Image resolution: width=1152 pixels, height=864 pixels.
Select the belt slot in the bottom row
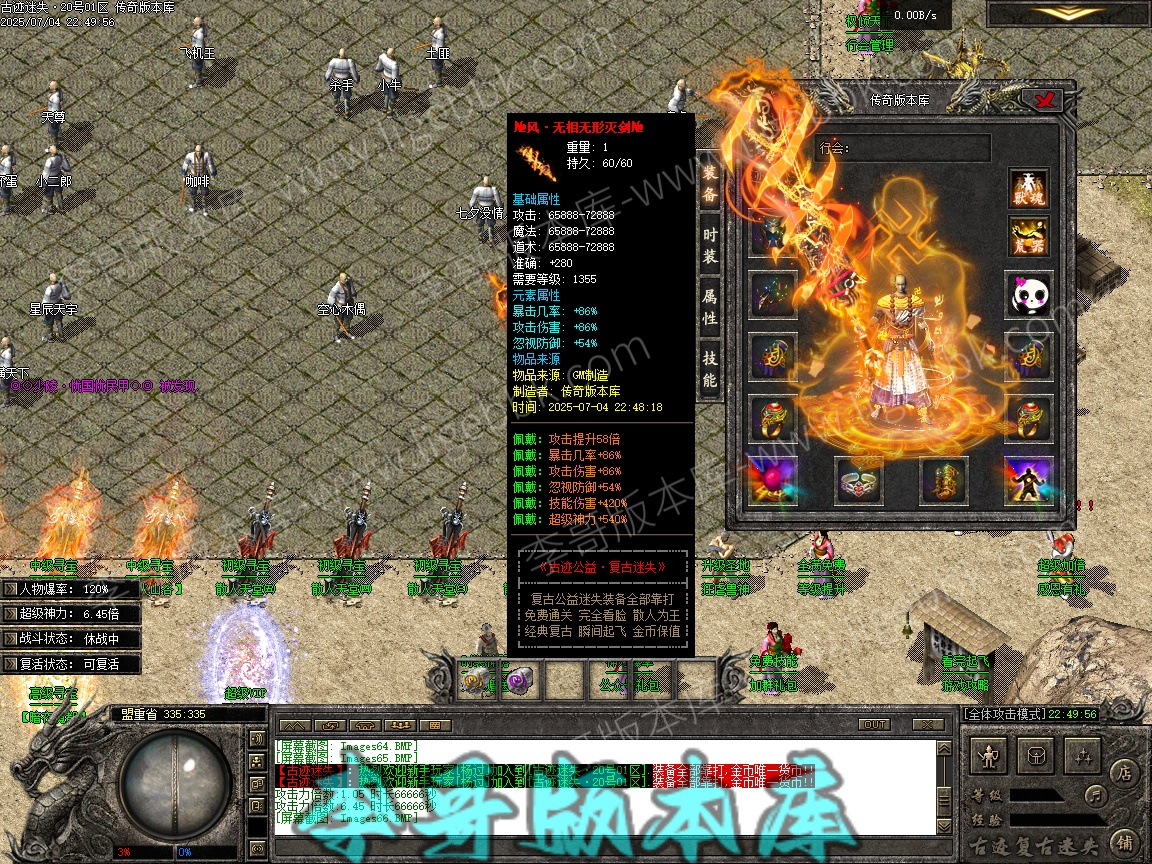click(x=859, y=482)
